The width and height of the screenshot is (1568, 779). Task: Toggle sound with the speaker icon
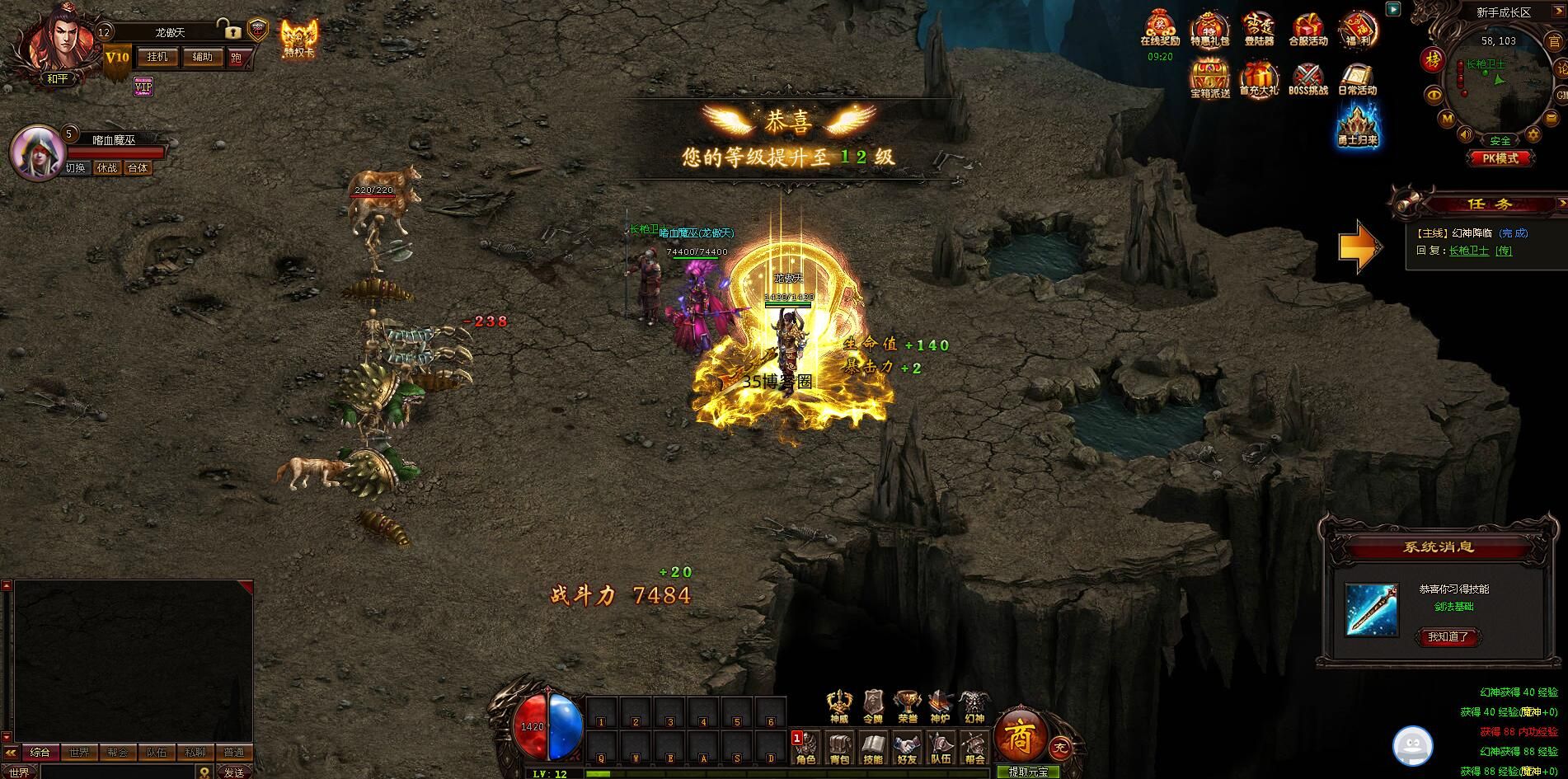[1466, 133]
